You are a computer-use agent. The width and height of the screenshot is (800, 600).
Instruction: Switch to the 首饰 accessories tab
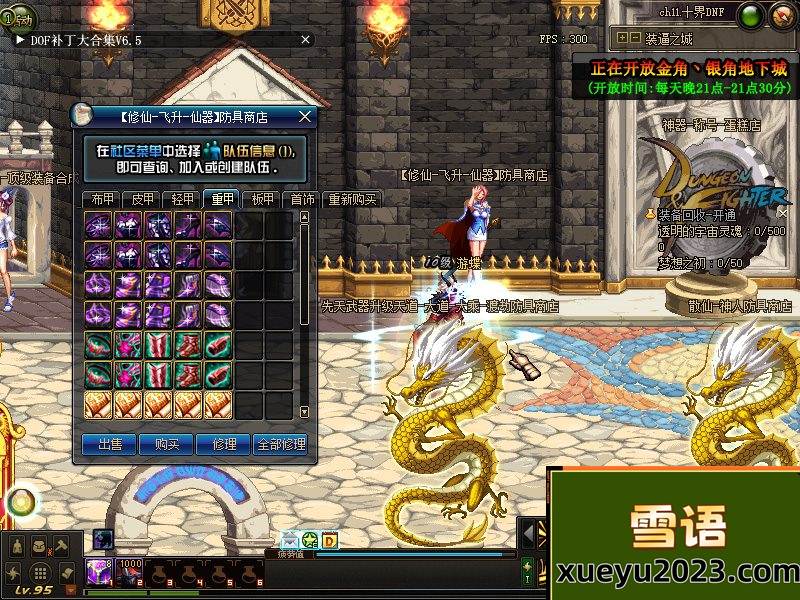[302, 199]
